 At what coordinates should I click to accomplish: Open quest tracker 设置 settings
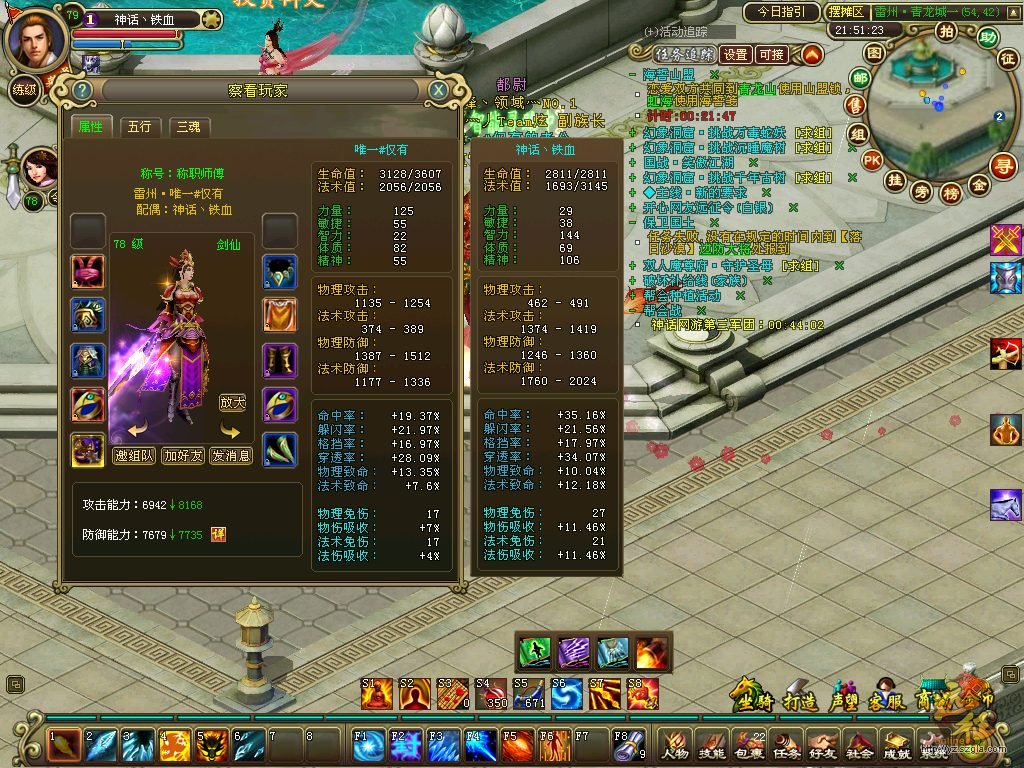click(x=736, y=55)
